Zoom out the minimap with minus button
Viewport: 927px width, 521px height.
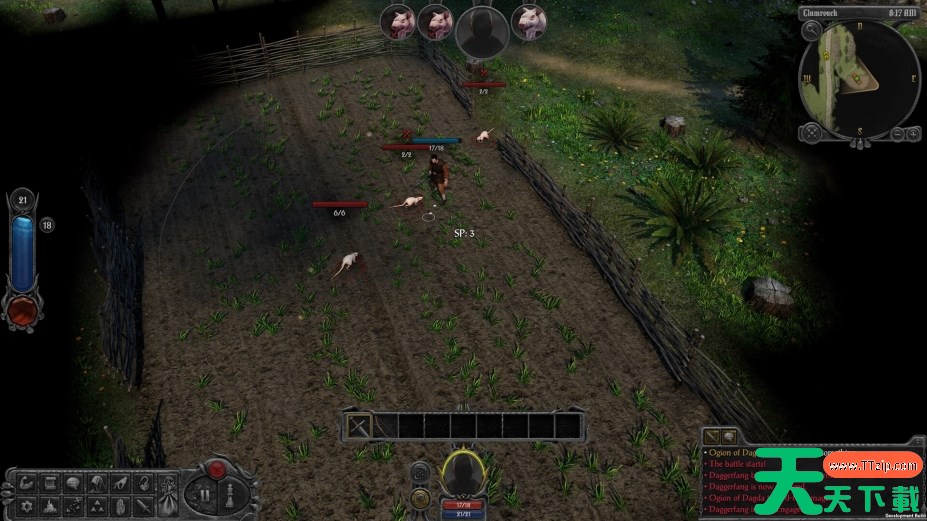896,133
